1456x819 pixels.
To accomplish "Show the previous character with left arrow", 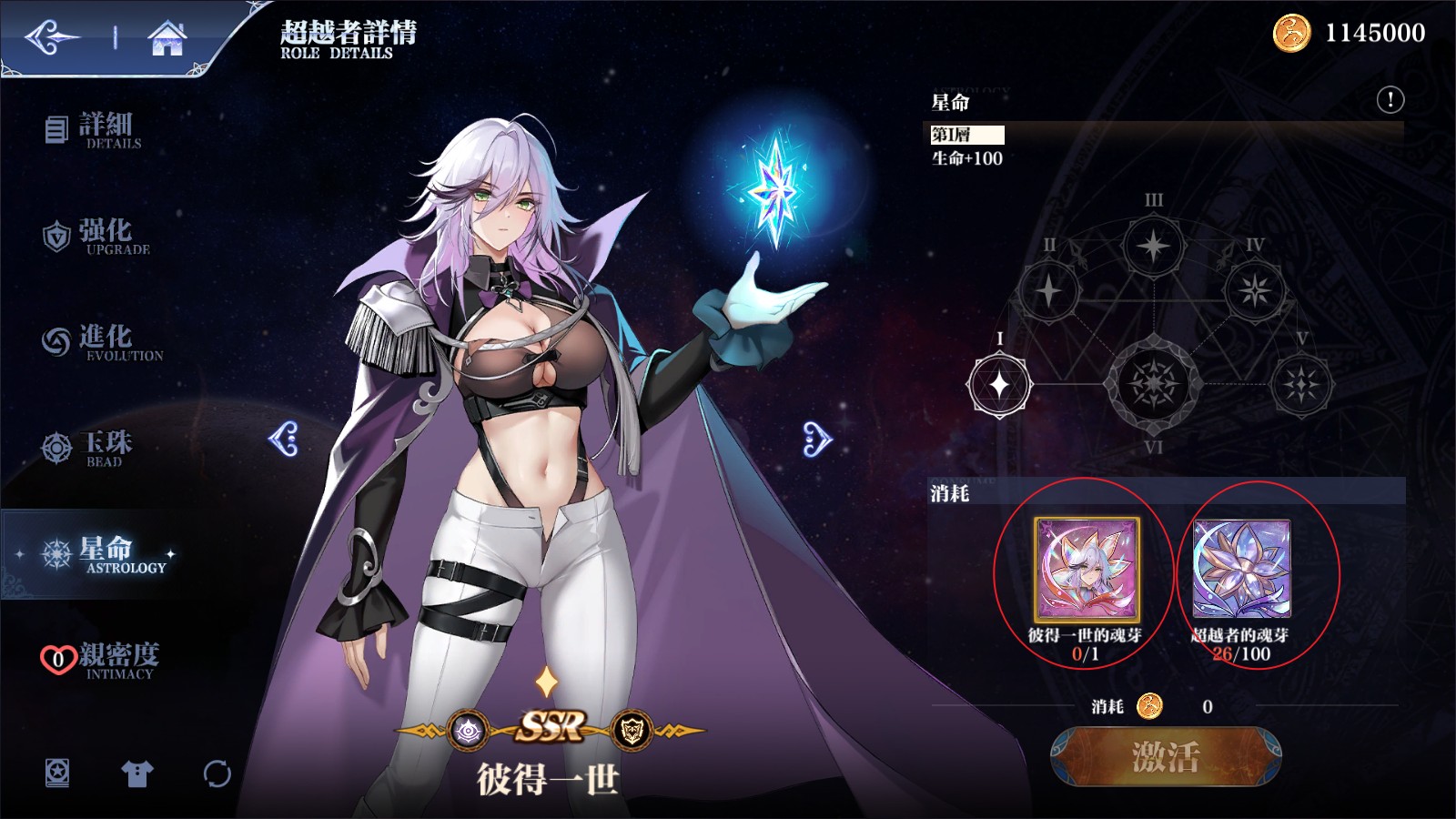I will (x=284, y=440).
